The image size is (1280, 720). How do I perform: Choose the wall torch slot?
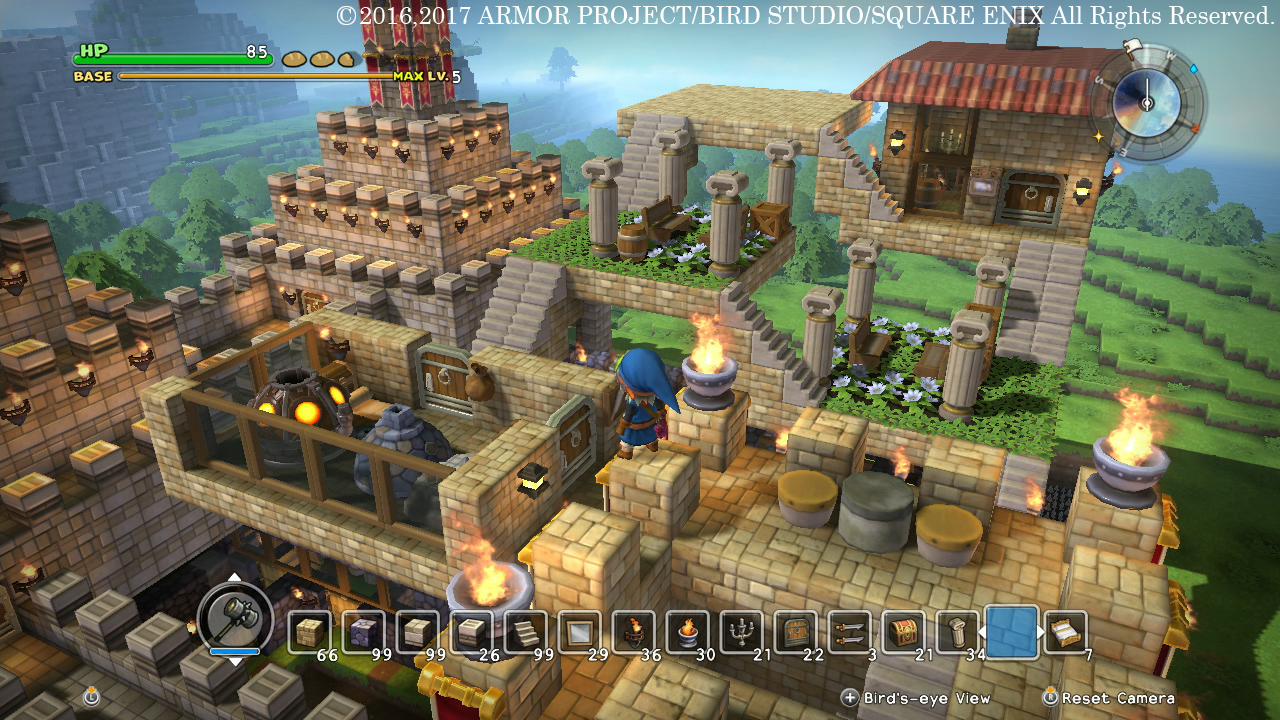[634, 632]
